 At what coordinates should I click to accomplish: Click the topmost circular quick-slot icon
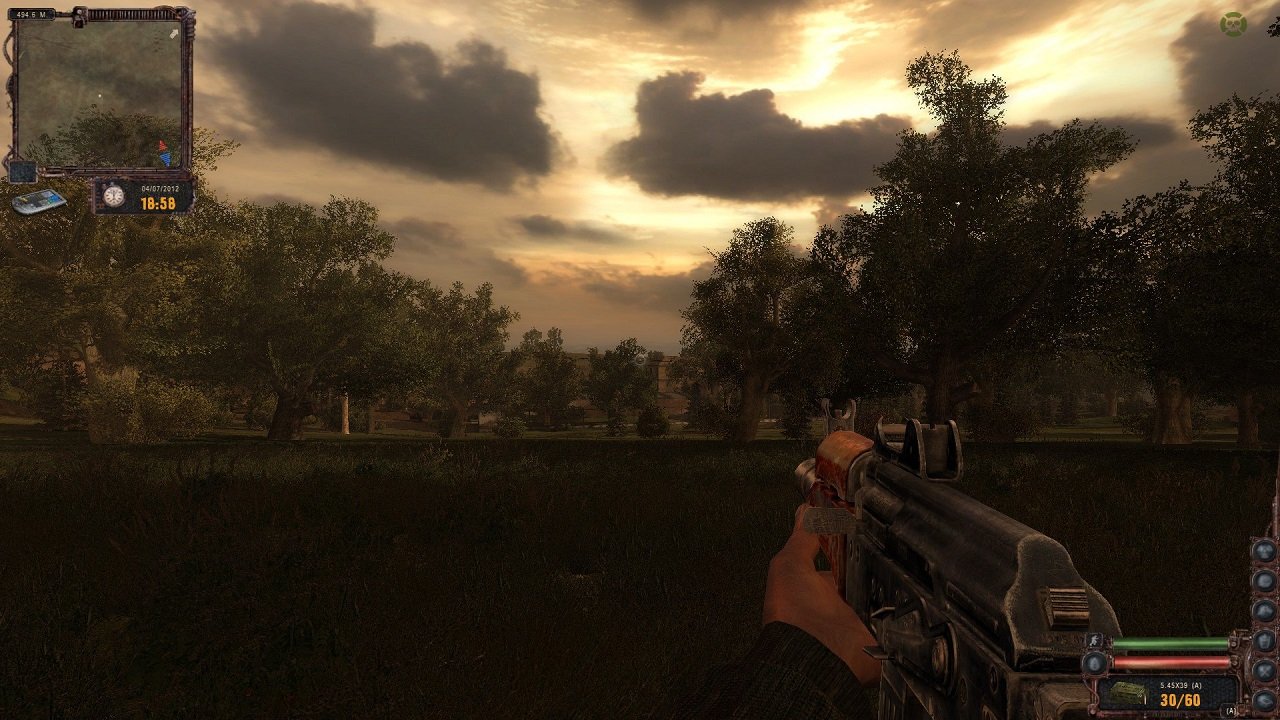click(x=1263, y=551)
